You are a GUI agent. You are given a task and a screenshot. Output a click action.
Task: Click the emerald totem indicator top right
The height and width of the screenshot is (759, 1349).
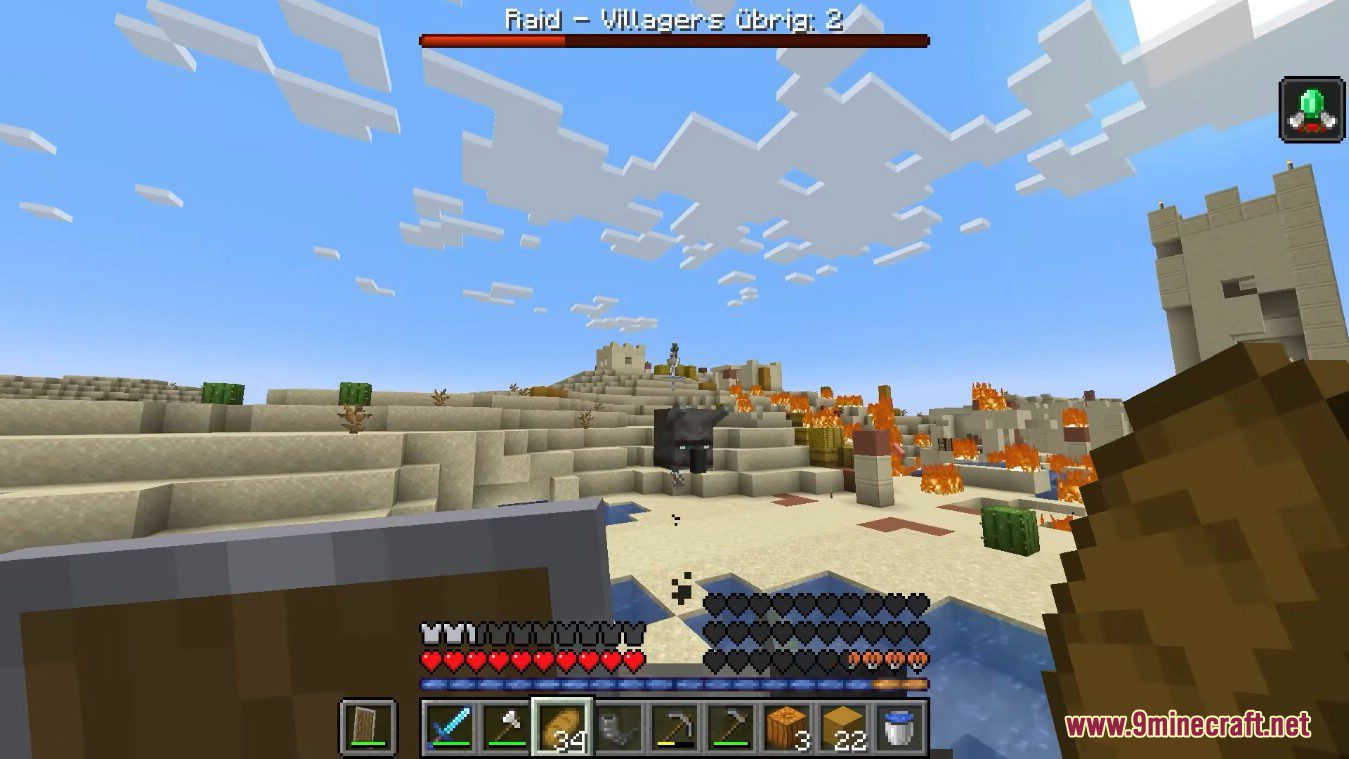[x=1311, y=110]
